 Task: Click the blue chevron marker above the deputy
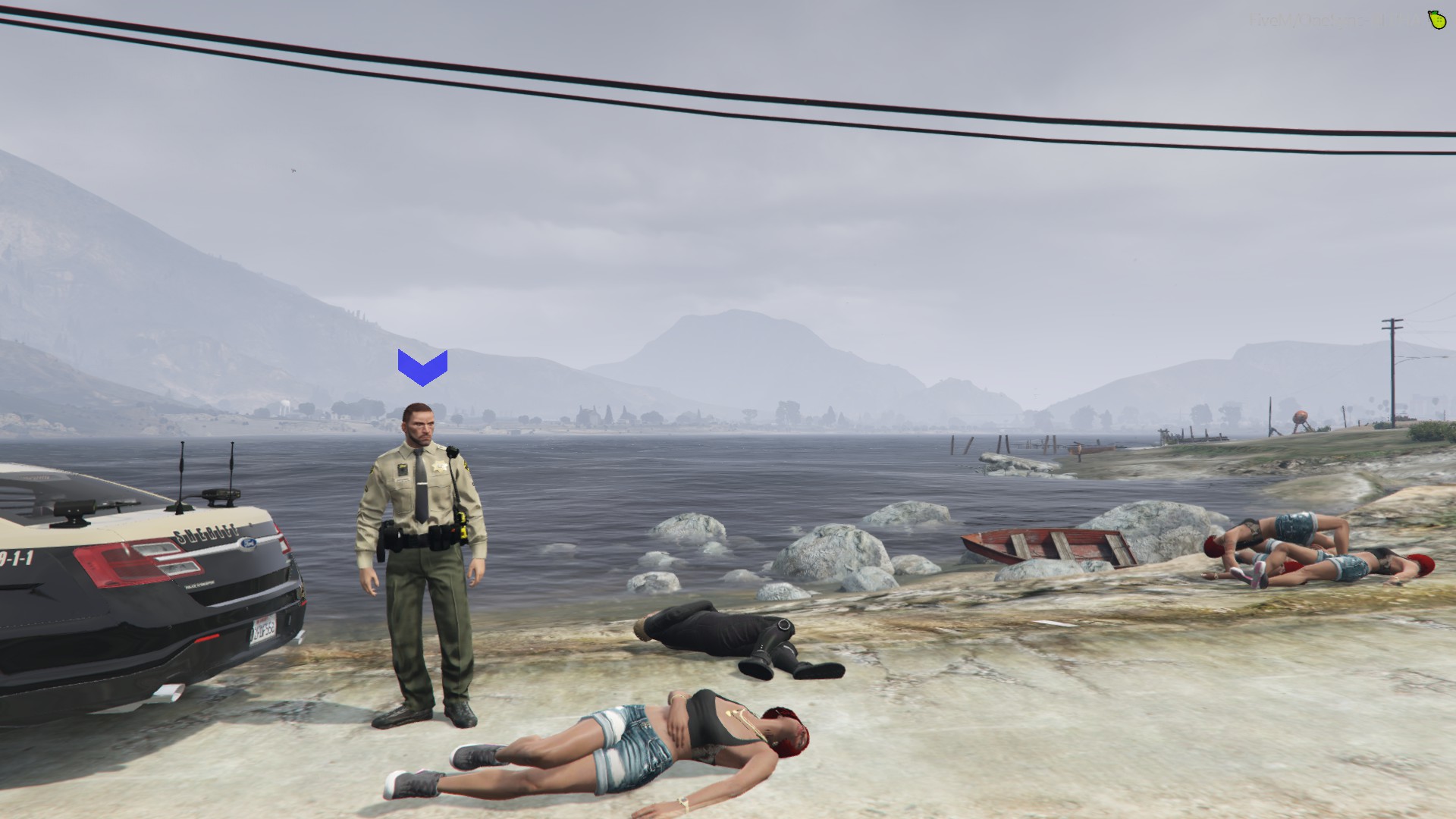(422, 368)
